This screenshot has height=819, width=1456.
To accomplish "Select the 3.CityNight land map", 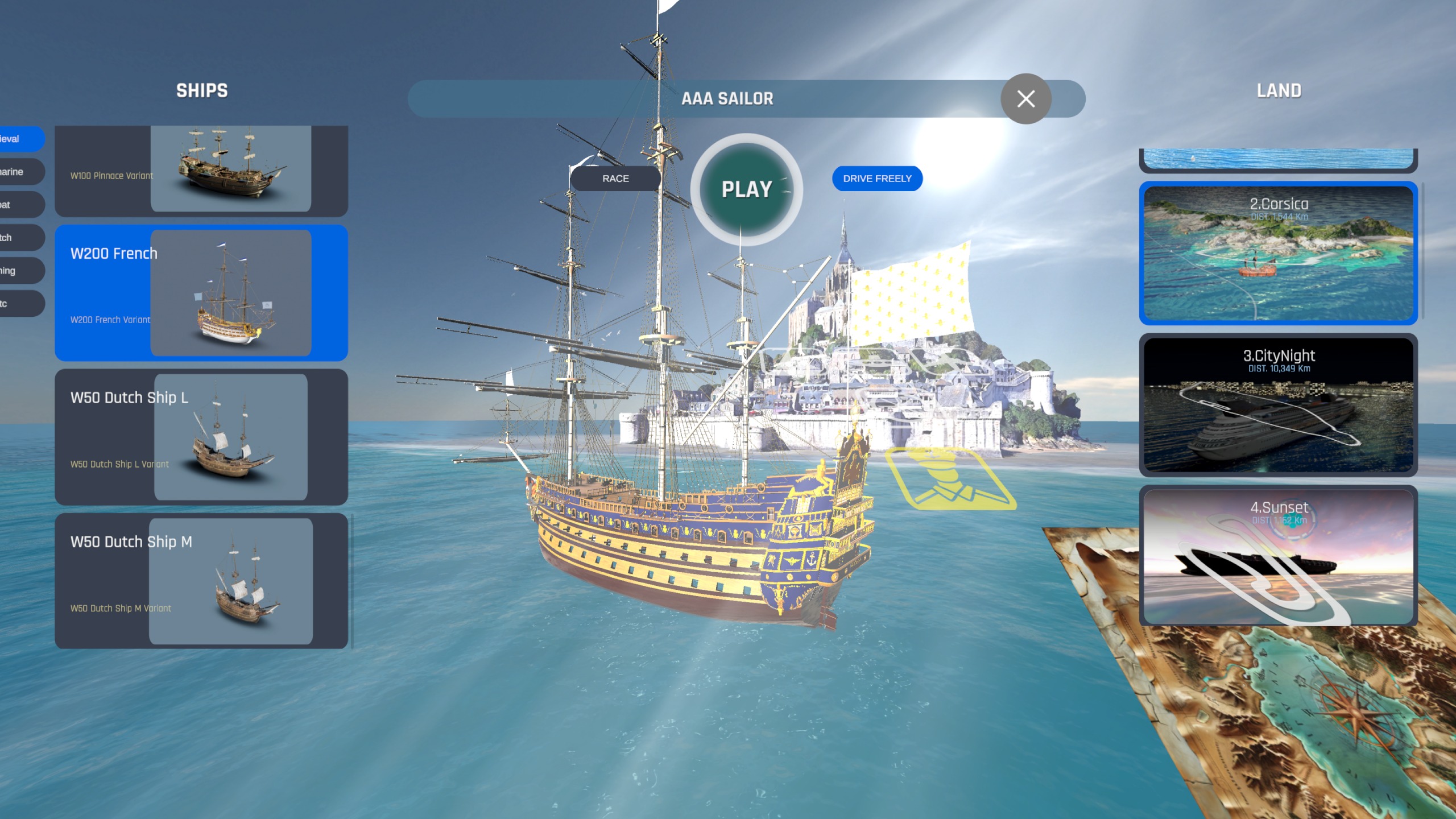I will [1278, 405].
